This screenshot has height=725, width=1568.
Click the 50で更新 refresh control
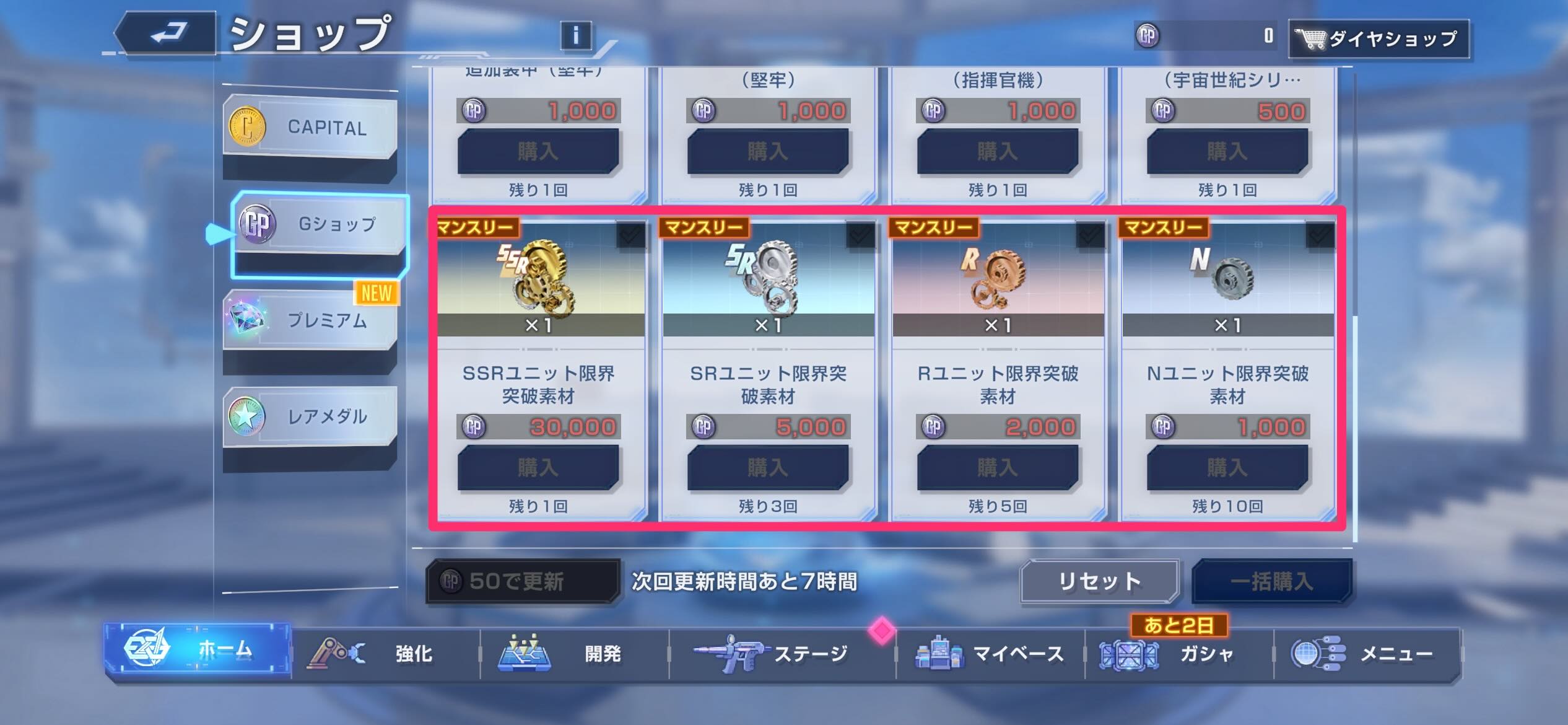tap(522, 582)
